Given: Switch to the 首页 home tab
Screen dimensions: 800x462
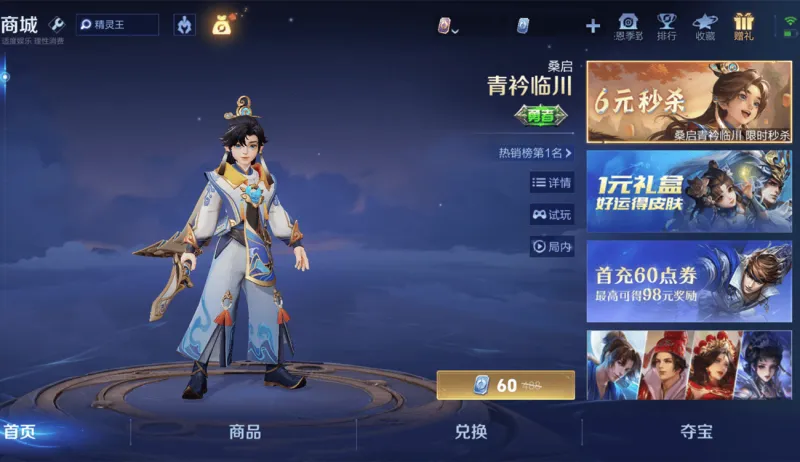Looking at the screenshot, I should [20, 432].
